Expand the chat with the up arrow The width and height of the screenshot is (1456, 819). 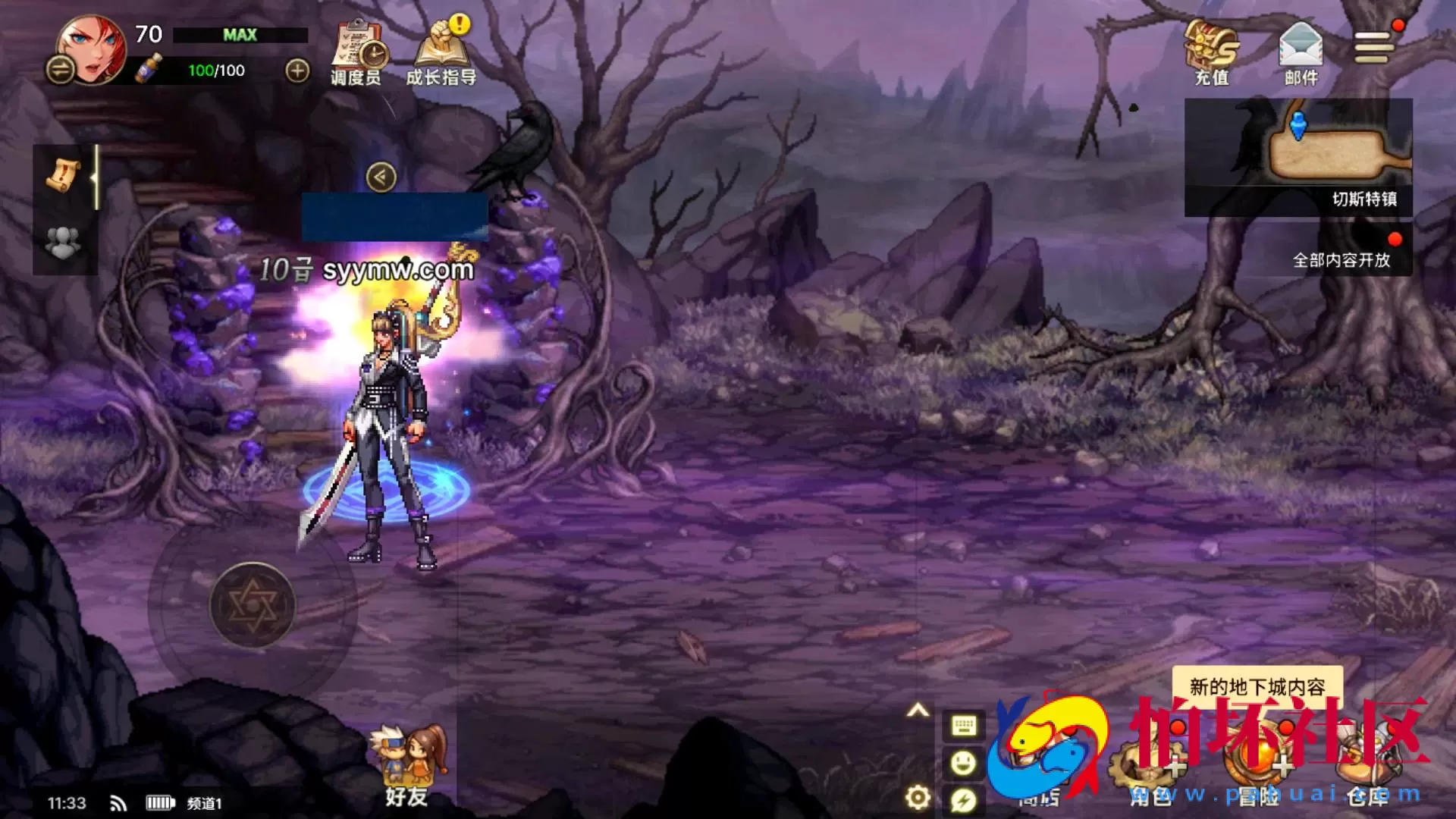(918, 711)
